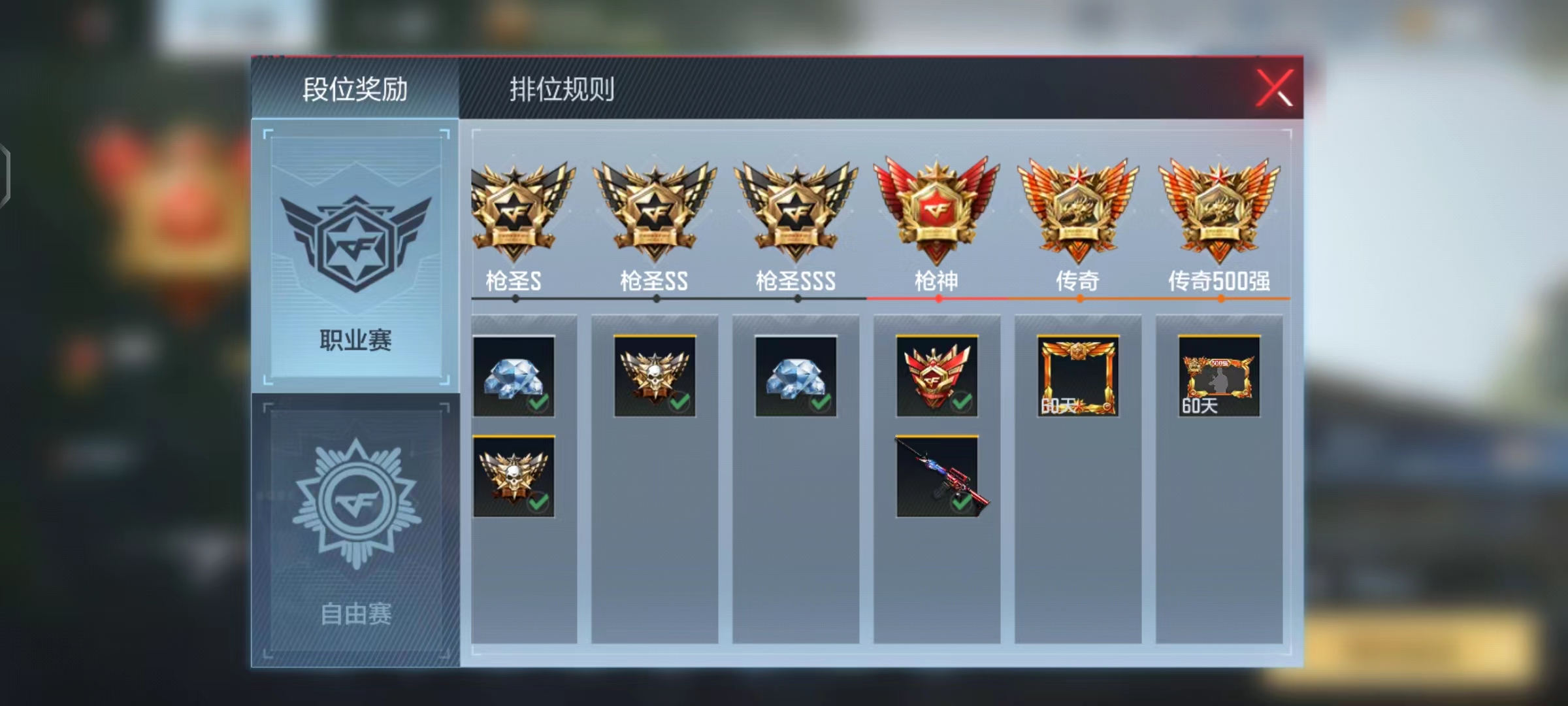Click the 职业赛 mode emblem icon
Image resolution: width=1568 pixels, height=706 pixels.
click(x=356, y=239)
